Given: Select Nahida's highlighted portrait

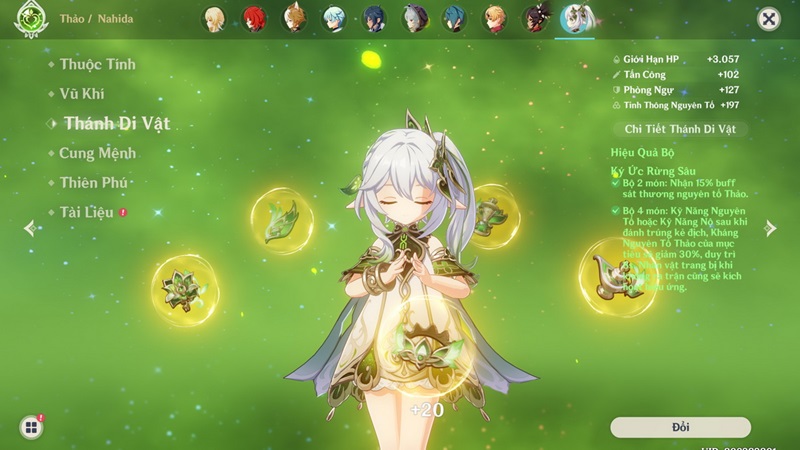Looking at the screenshot, I should click(574, 19).
